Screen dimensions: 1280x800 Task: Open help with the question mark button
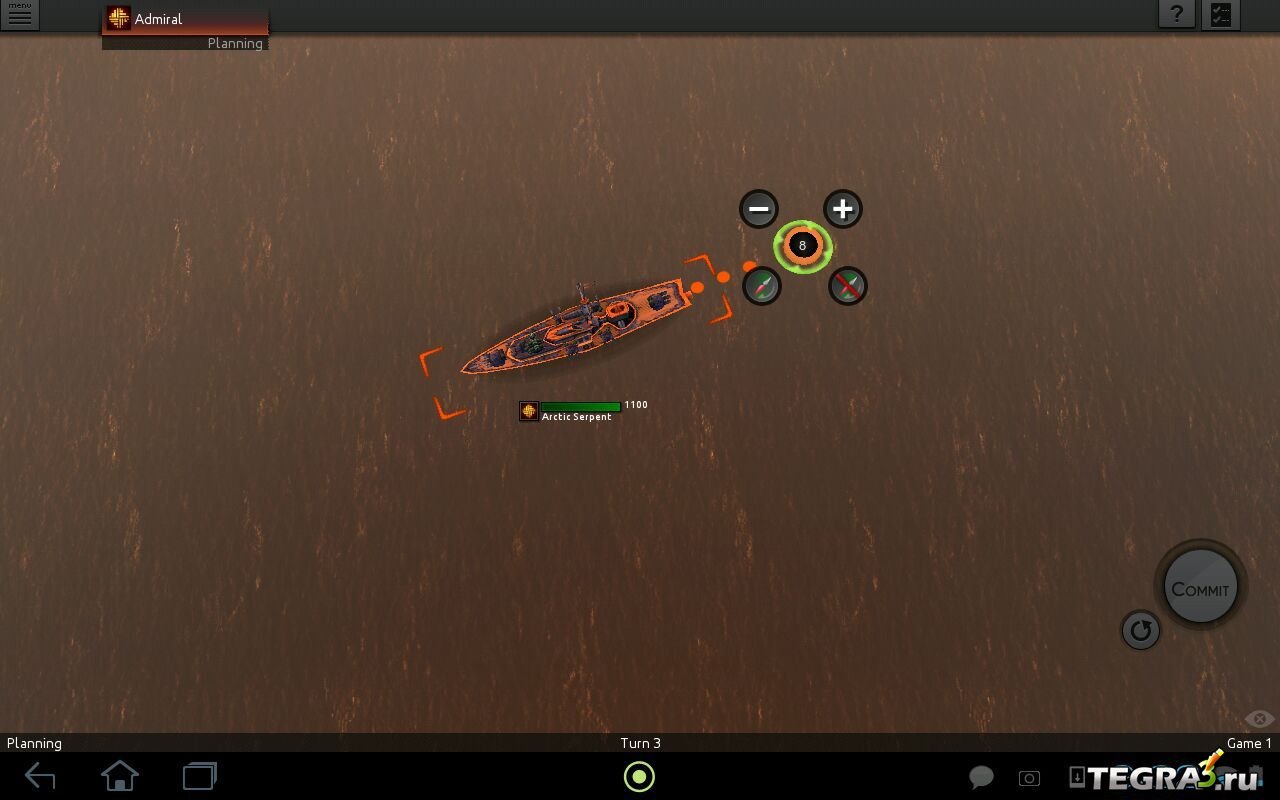(1177, 14)
